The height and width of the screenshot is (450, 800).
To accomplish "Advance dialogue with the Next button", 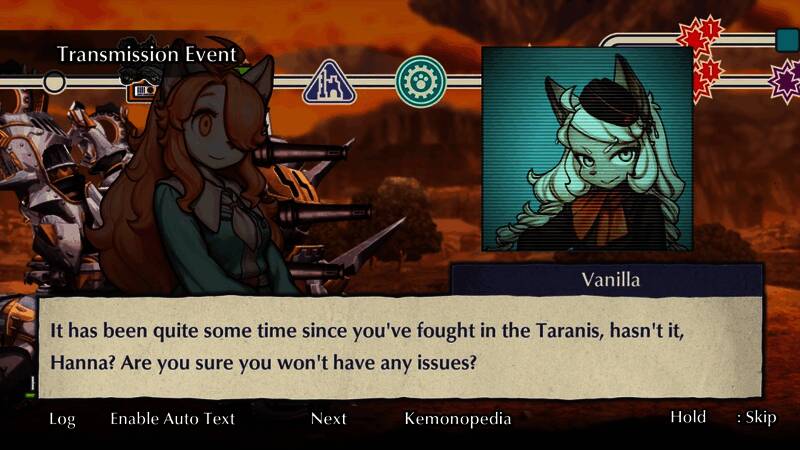I will point(328,418).
